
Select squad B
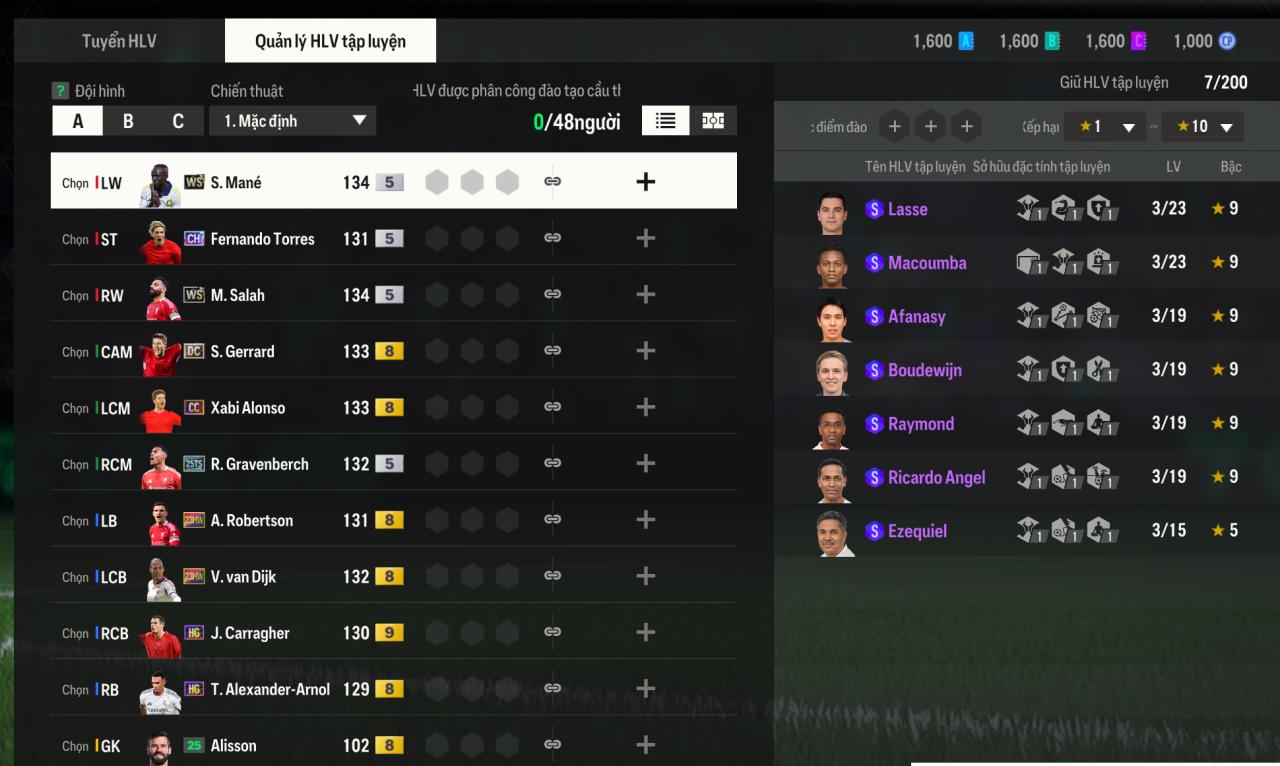[128, 121]
